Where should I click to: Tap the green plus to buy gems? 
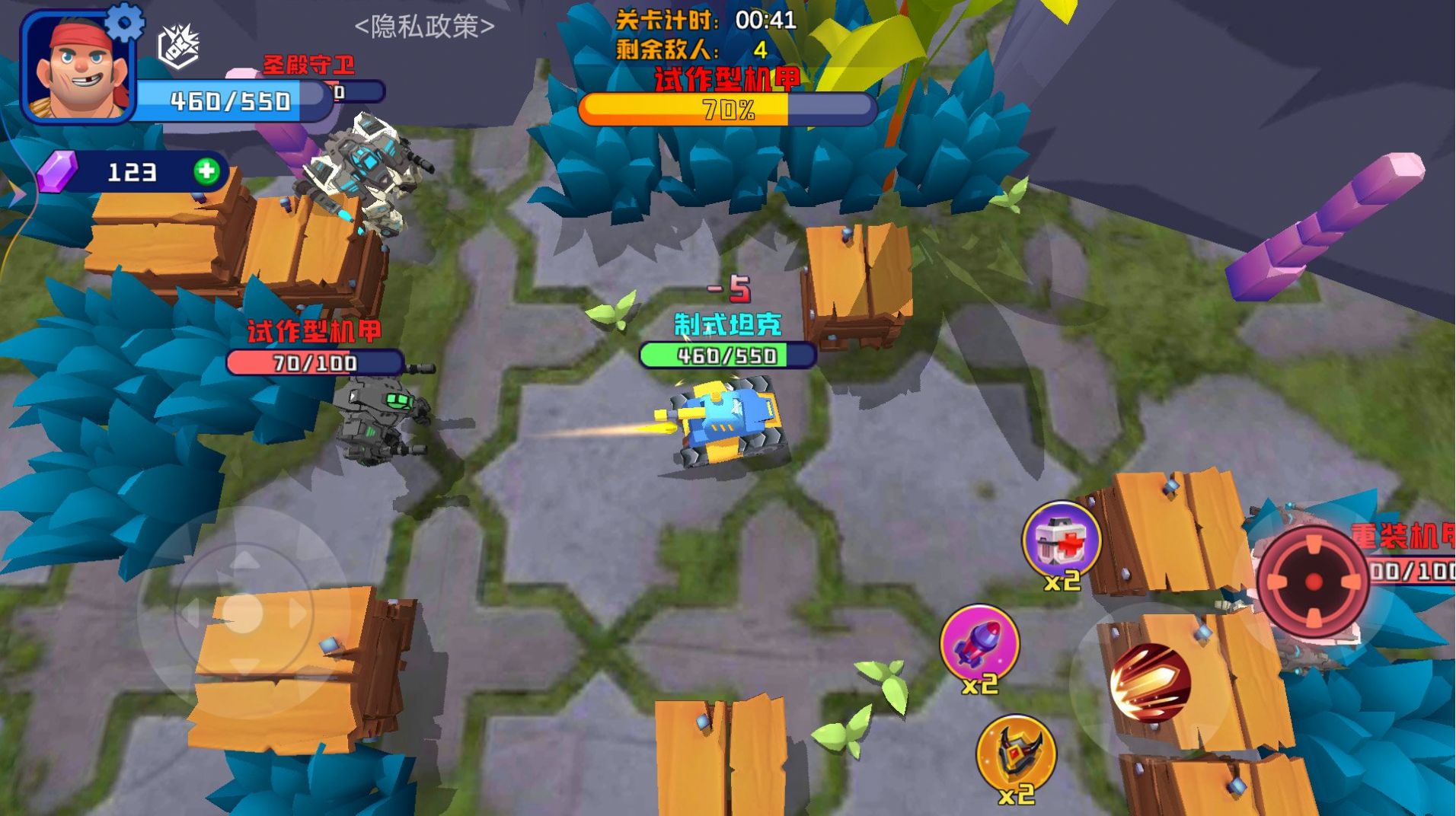coord(204,171)
